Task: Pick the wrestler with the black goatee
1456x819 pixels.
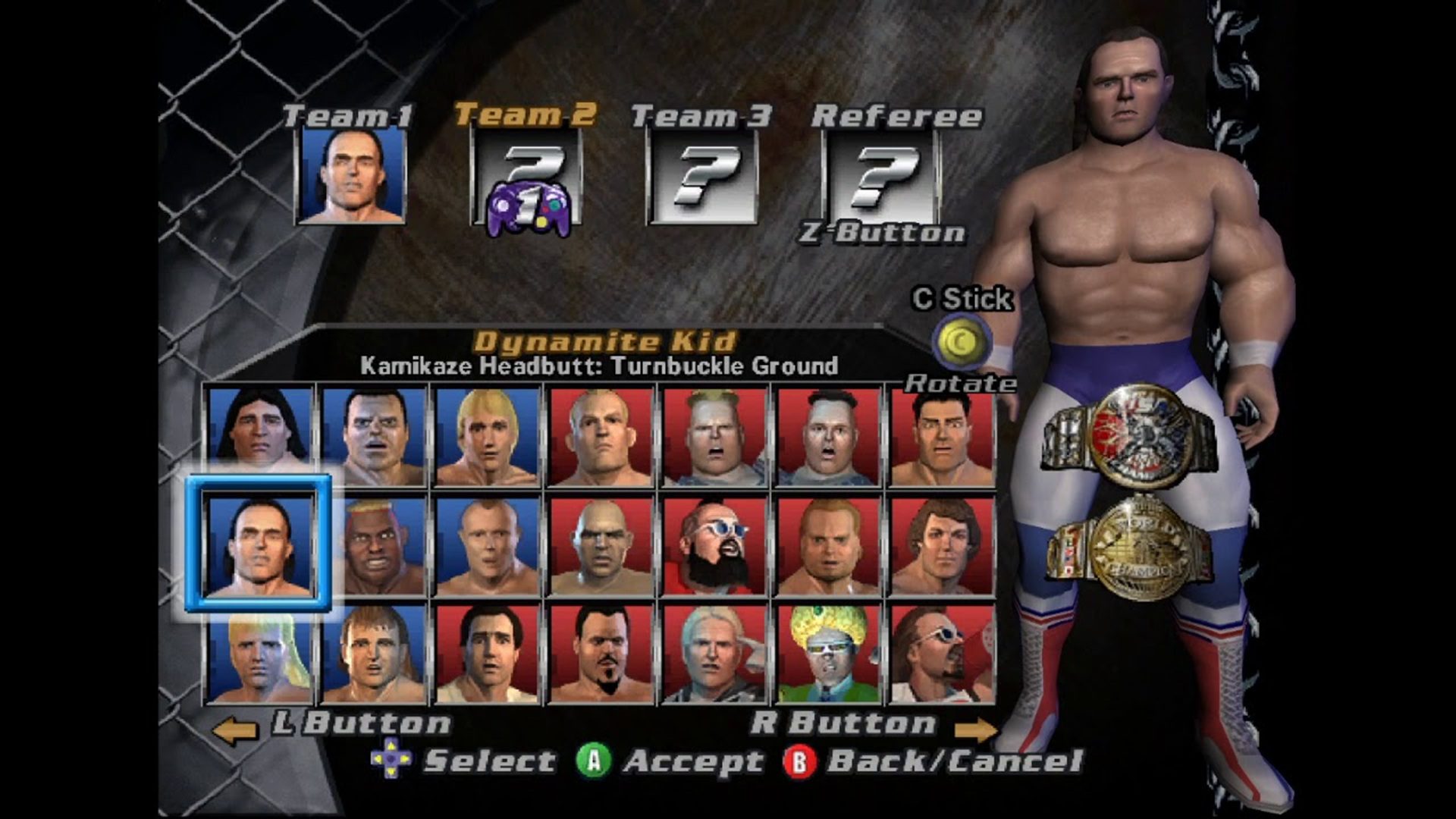Action: (600, 655)
